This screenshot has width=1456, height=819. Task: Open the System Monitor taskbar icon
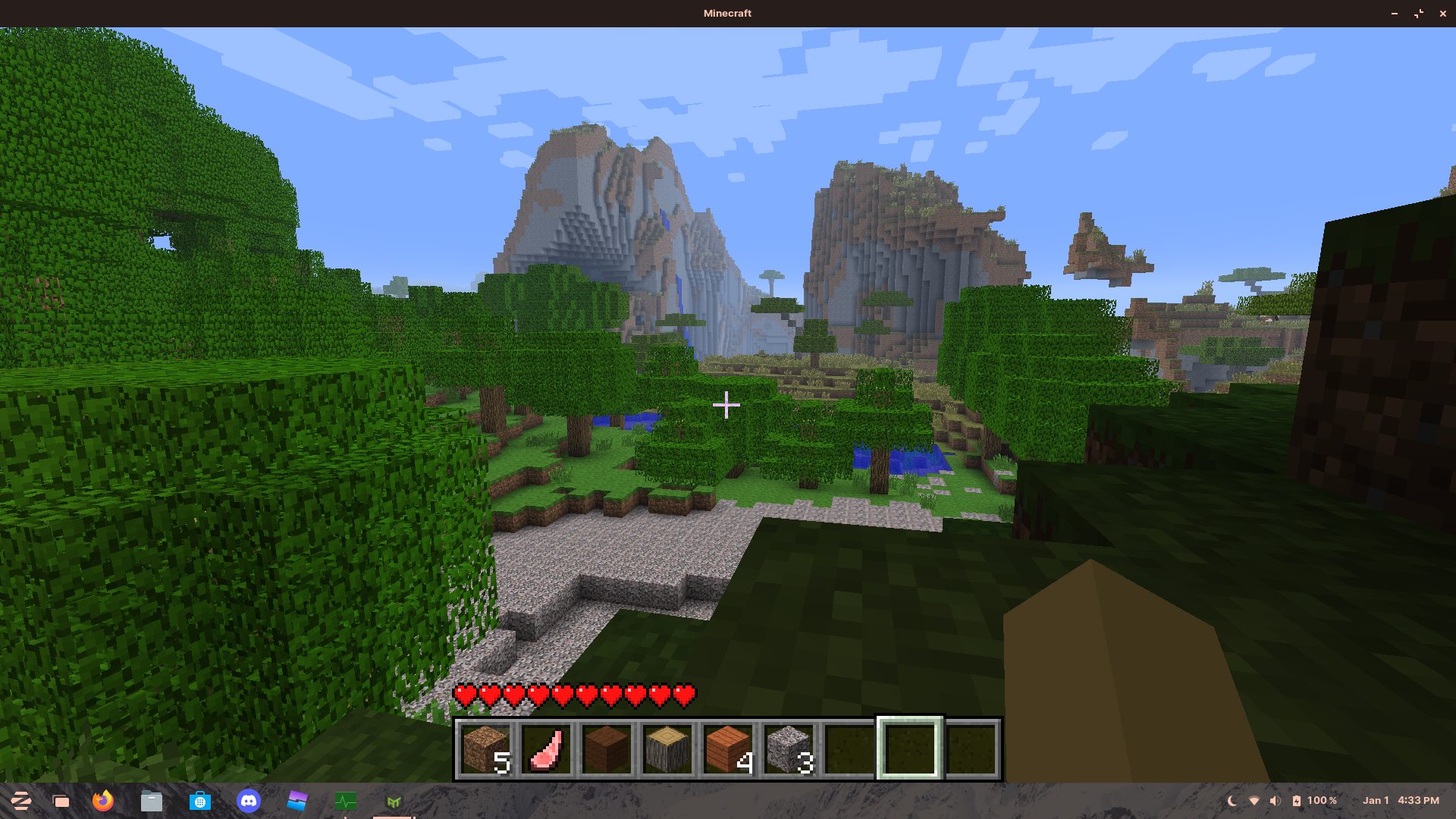(x=345, y=800)
